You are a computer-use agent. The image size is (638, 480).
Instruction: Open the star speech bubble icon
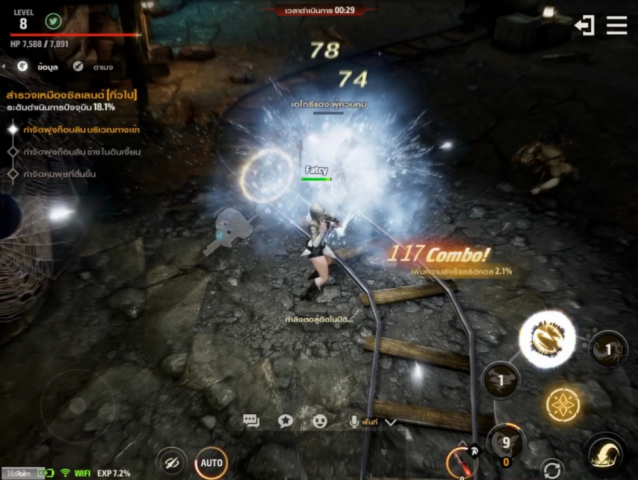pyautogui.click(x=285, y=422)
